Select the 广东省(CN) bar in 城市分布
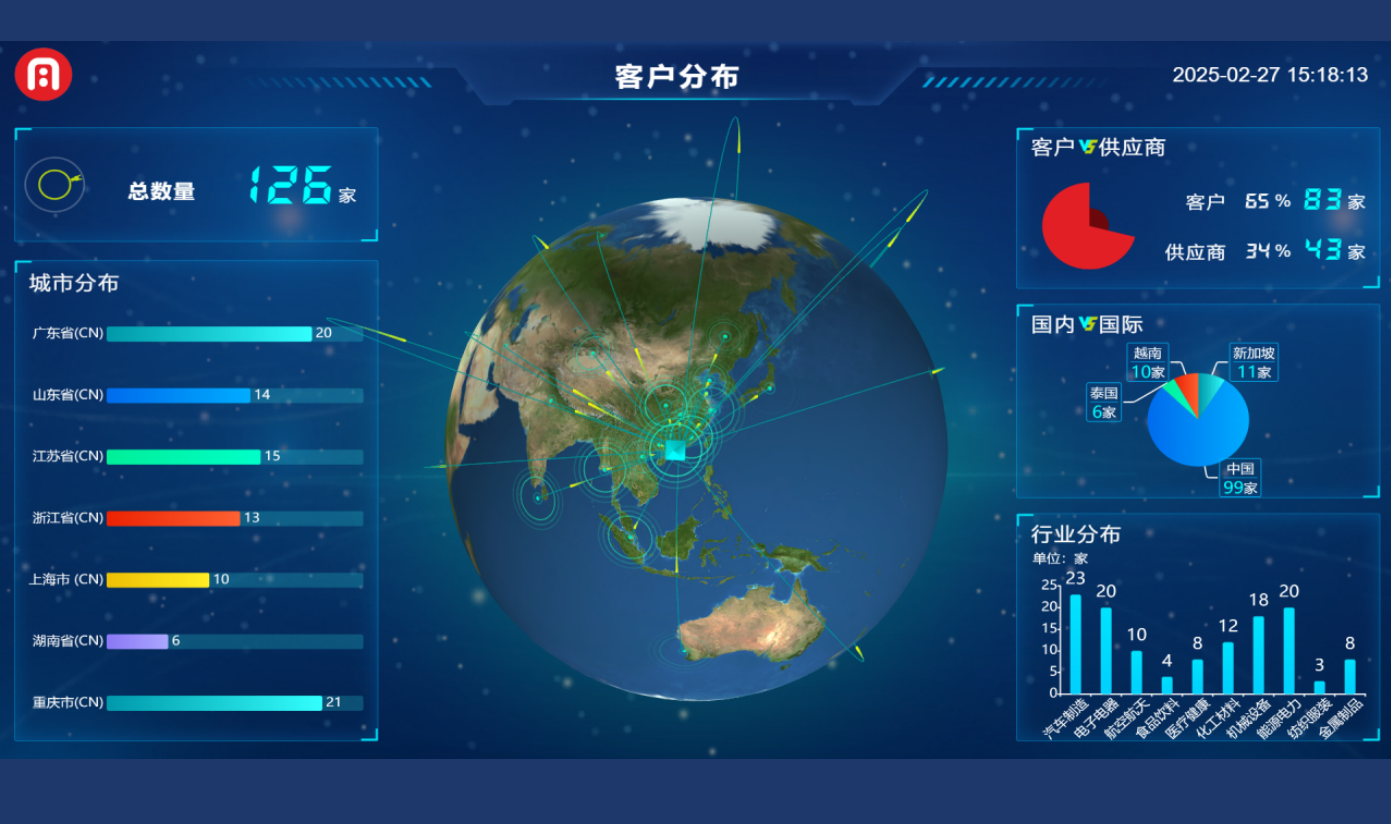 209,334
